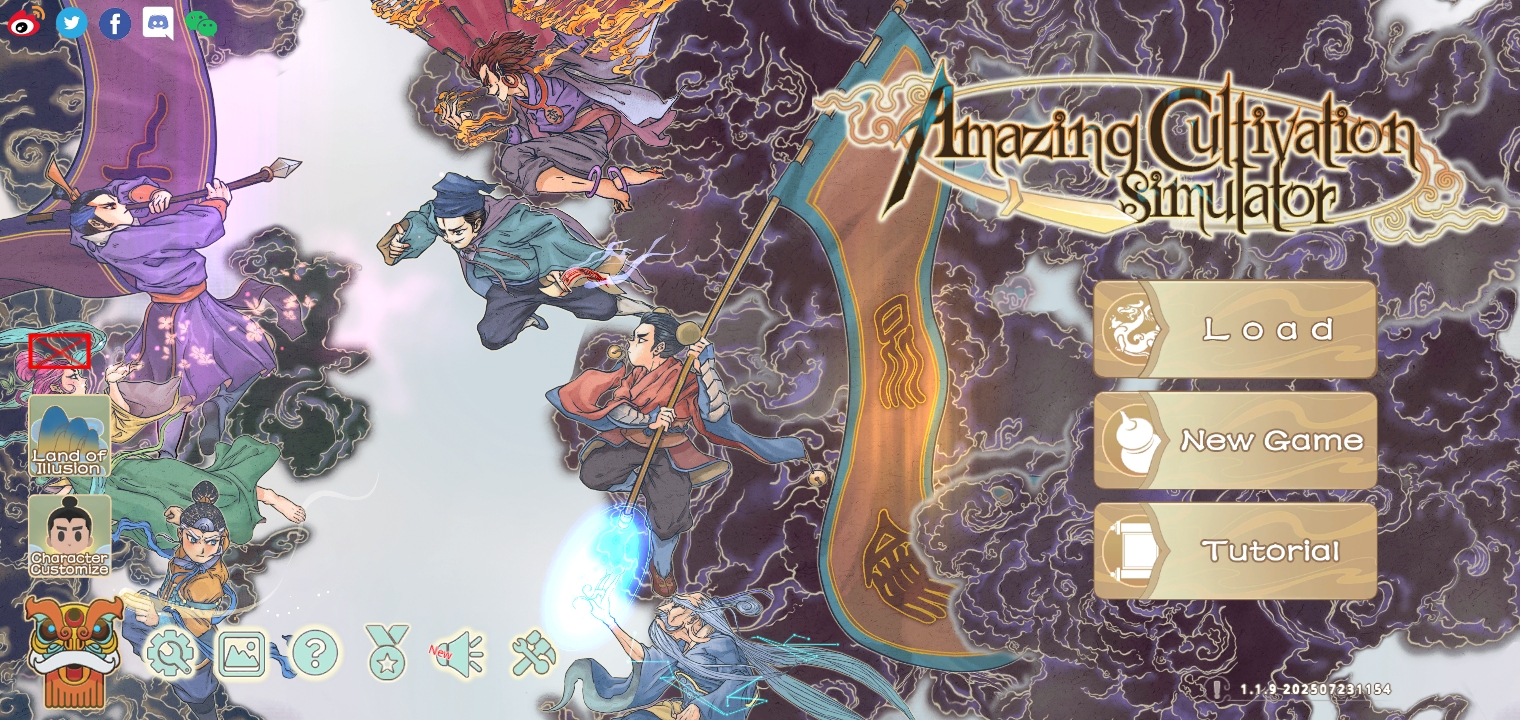Viewport: 1520px width, 720px height.
Task: Join the Discord server link
Action: tap(158, 23)
